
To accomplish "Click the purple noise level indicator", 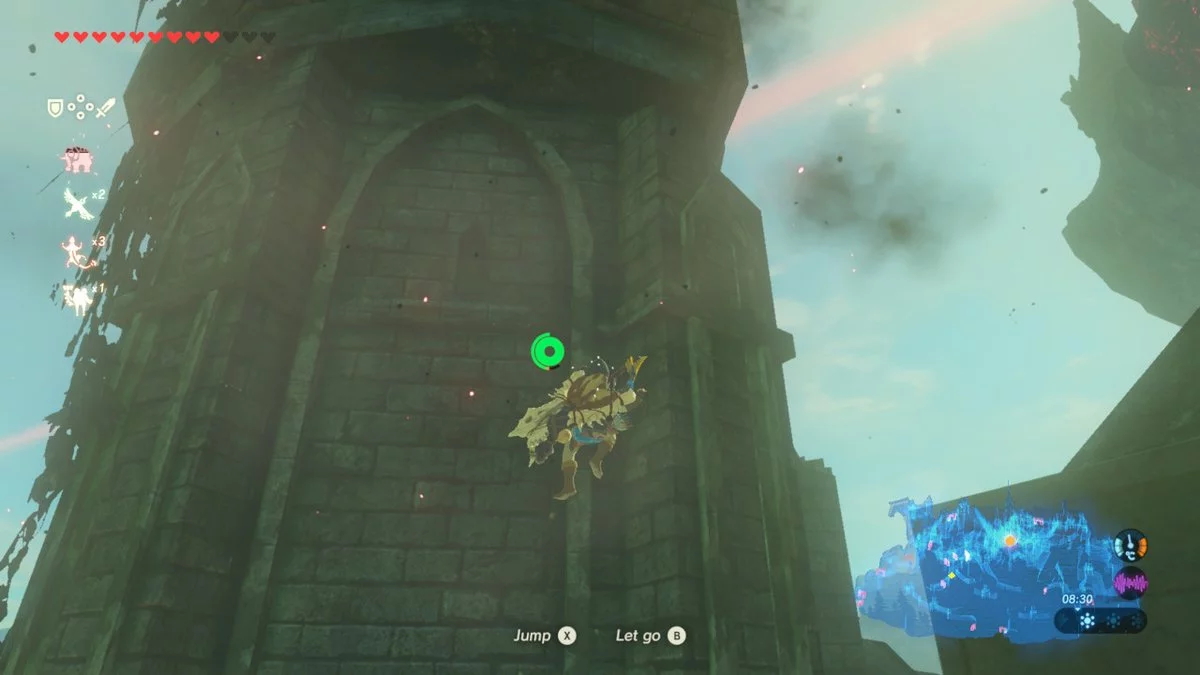I will click(x=1130, y=583).
